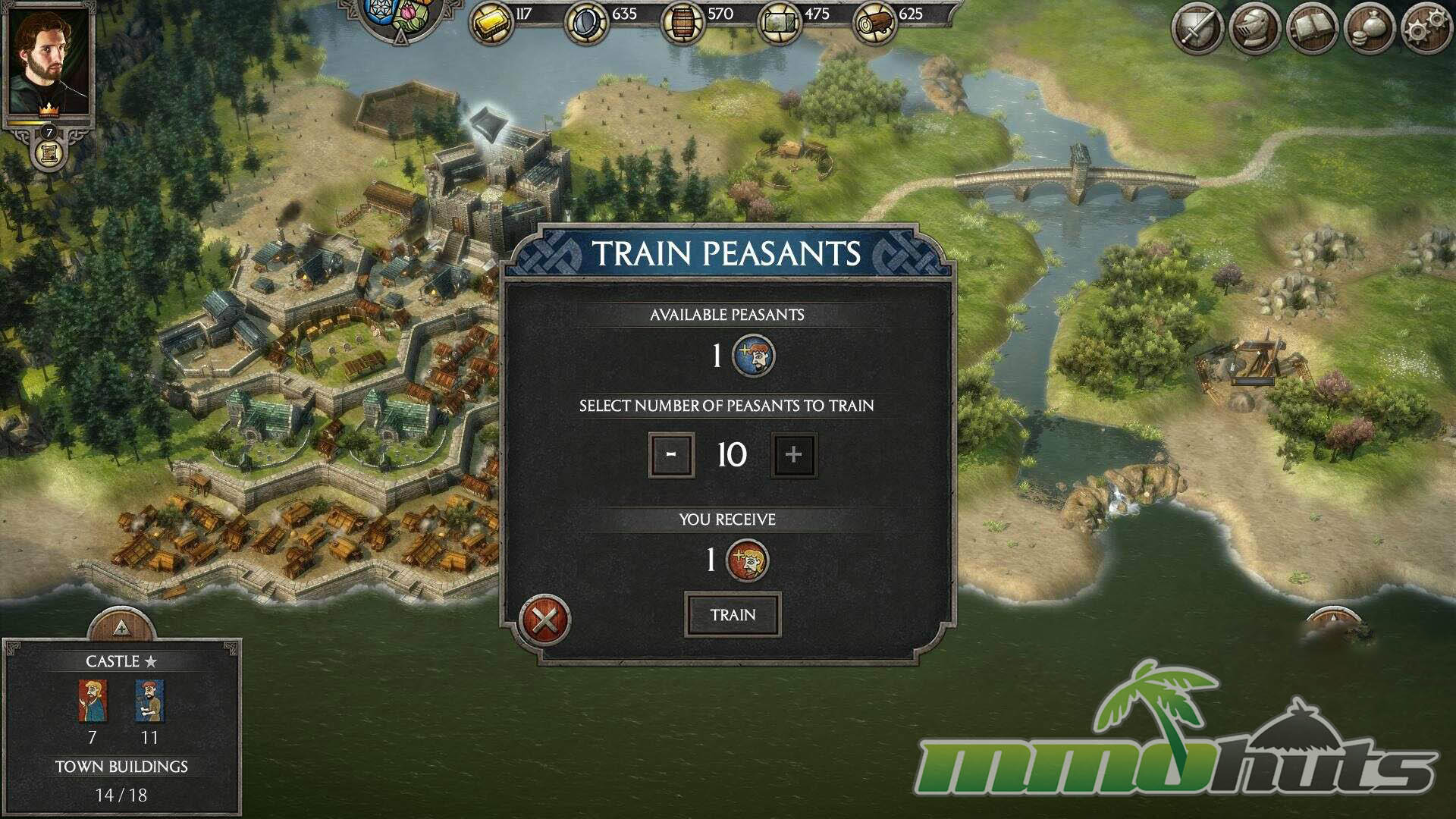The width and height of the screenshot is (1456, 819).
Task: Open the knight helmet menu
Action: (x=1254, y=29)
